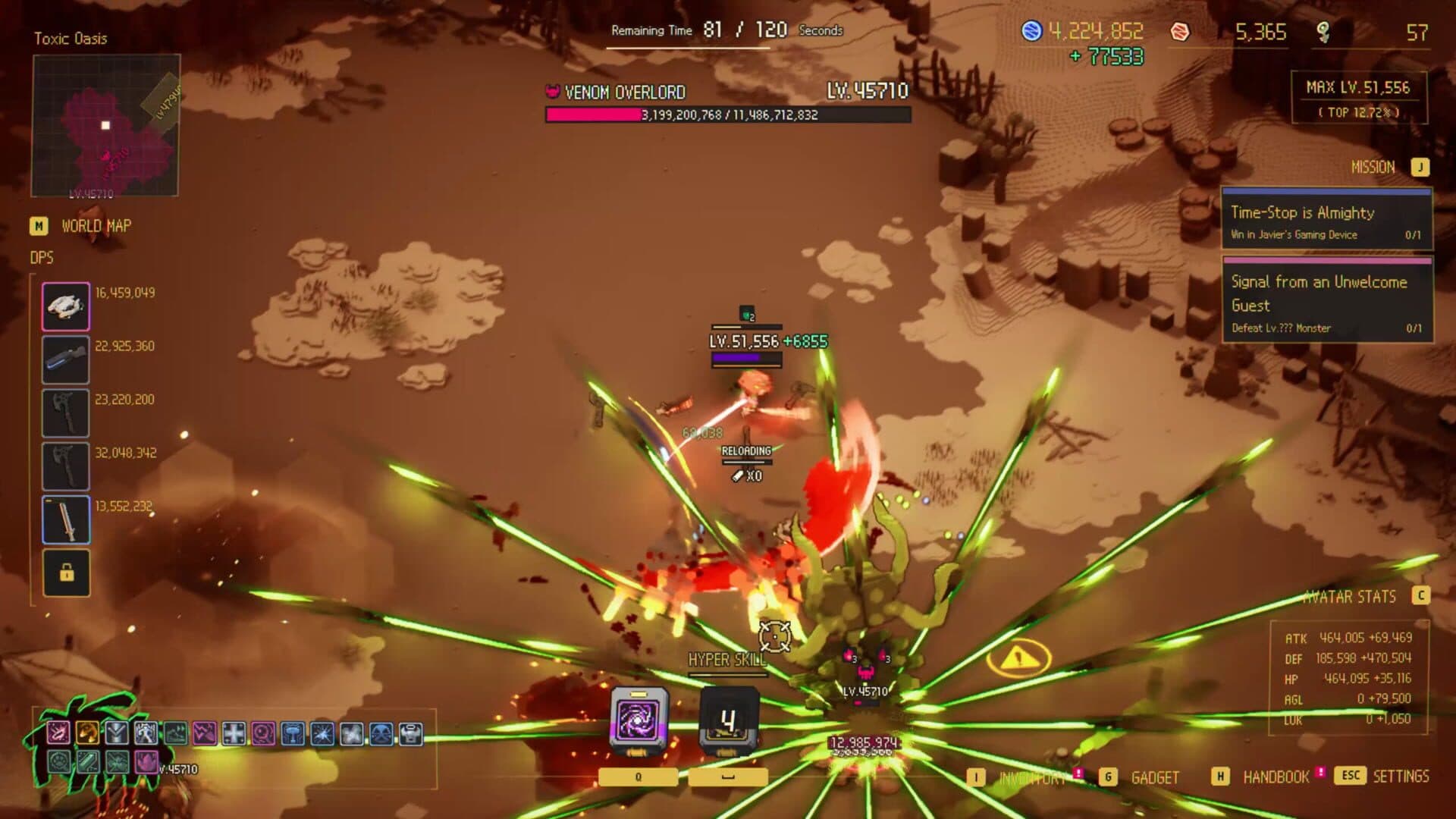
Task: Open the orange dinosaur skill icon
Action: point(88,733)
